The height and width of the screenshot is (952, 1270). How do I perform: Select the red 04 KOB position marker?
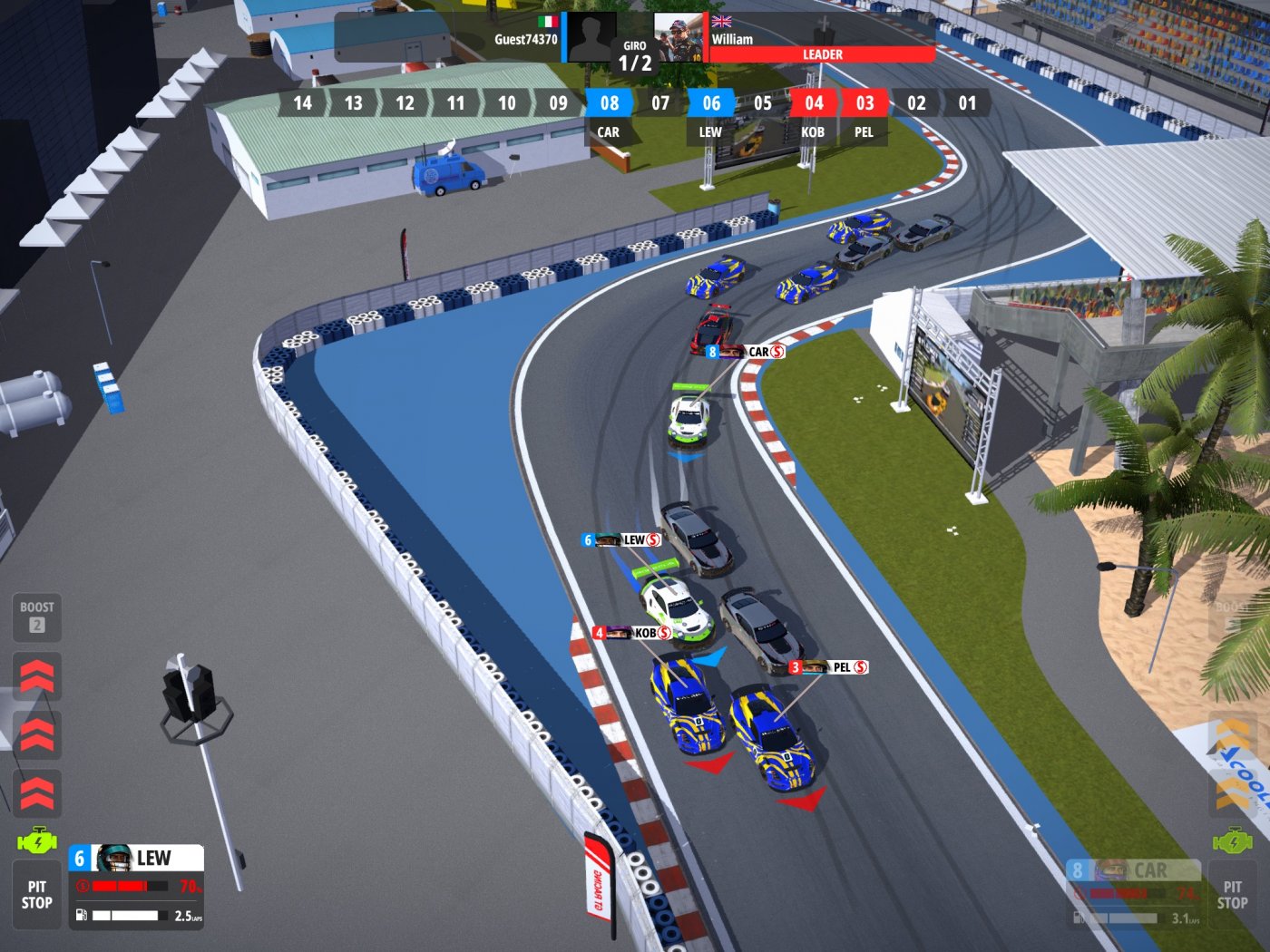(813, 102)
